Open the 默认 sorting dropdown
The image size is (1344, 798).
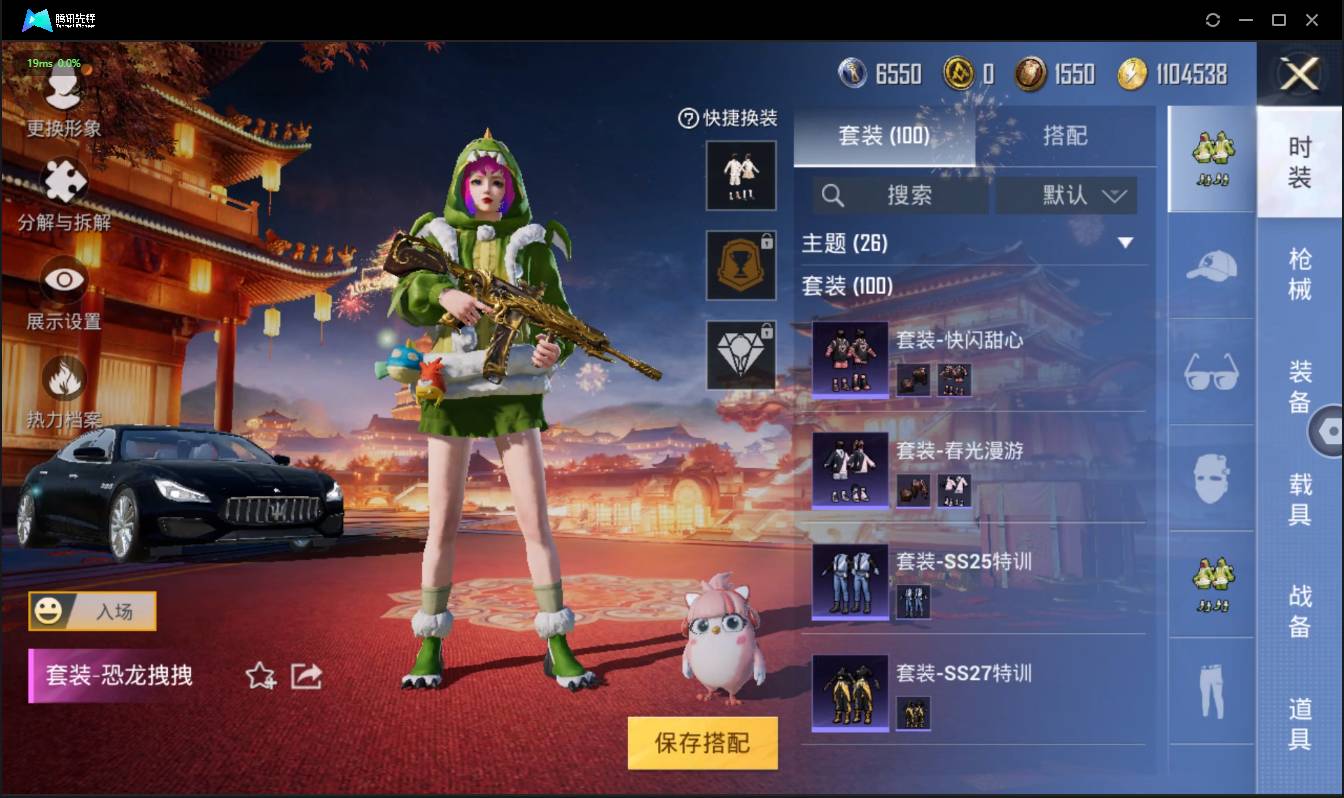tap(1065, 195)
